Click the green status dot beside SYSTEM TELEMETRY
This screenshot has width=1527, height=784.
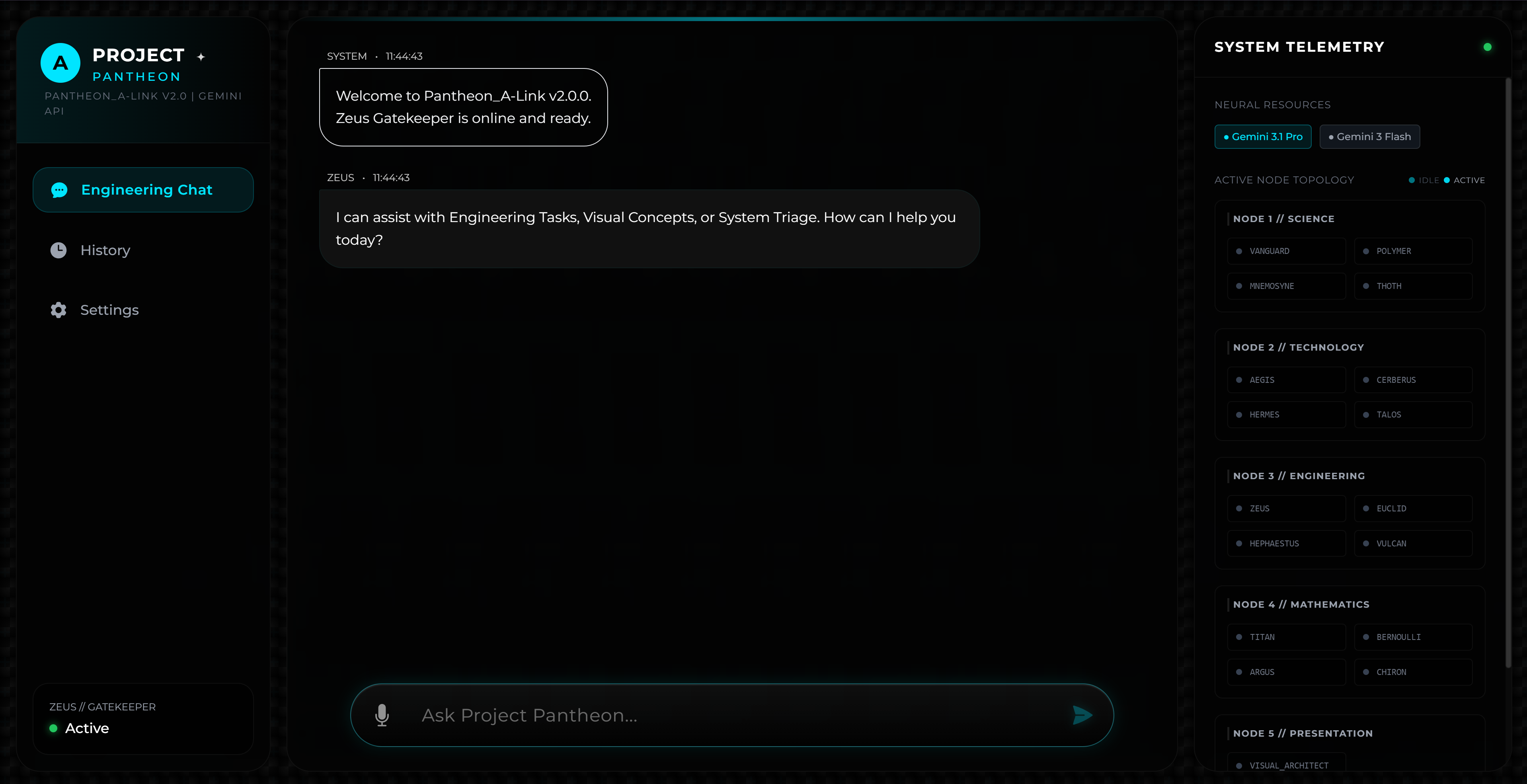click(1488, 47)
